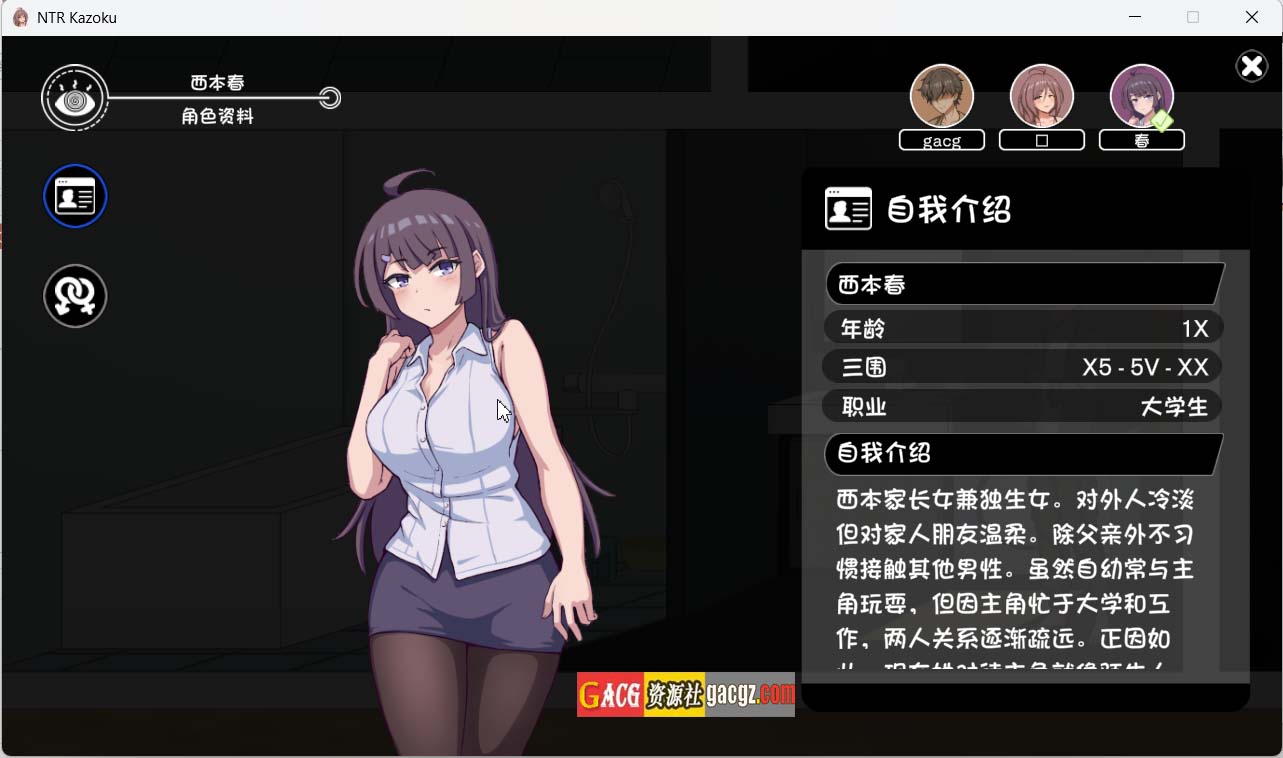Close the character profile screen
This screenshot has height=758, width=1283.
[1251, 66]
